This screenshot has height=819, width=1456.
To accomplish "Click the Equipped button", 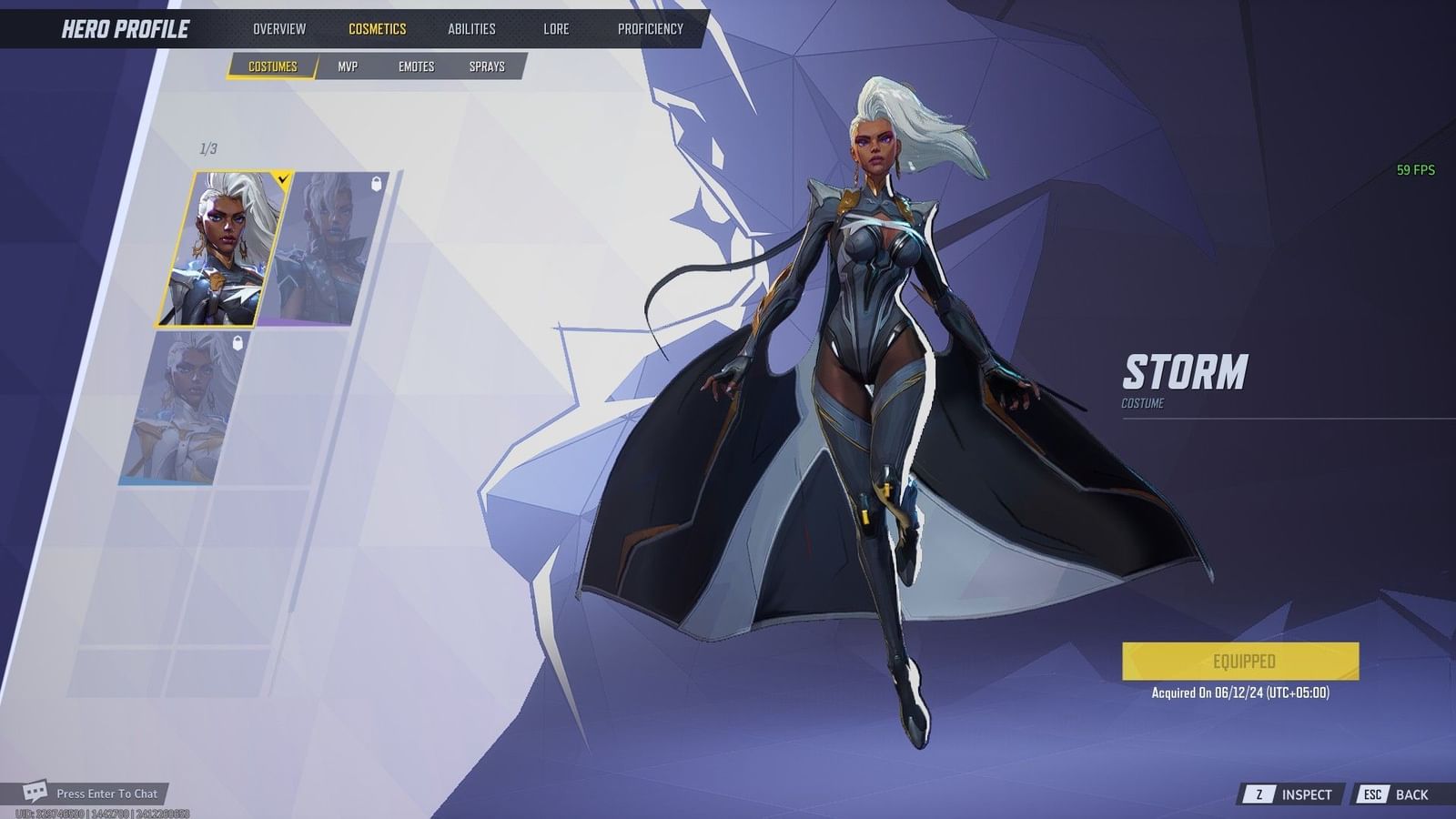I will (1241, 661).
